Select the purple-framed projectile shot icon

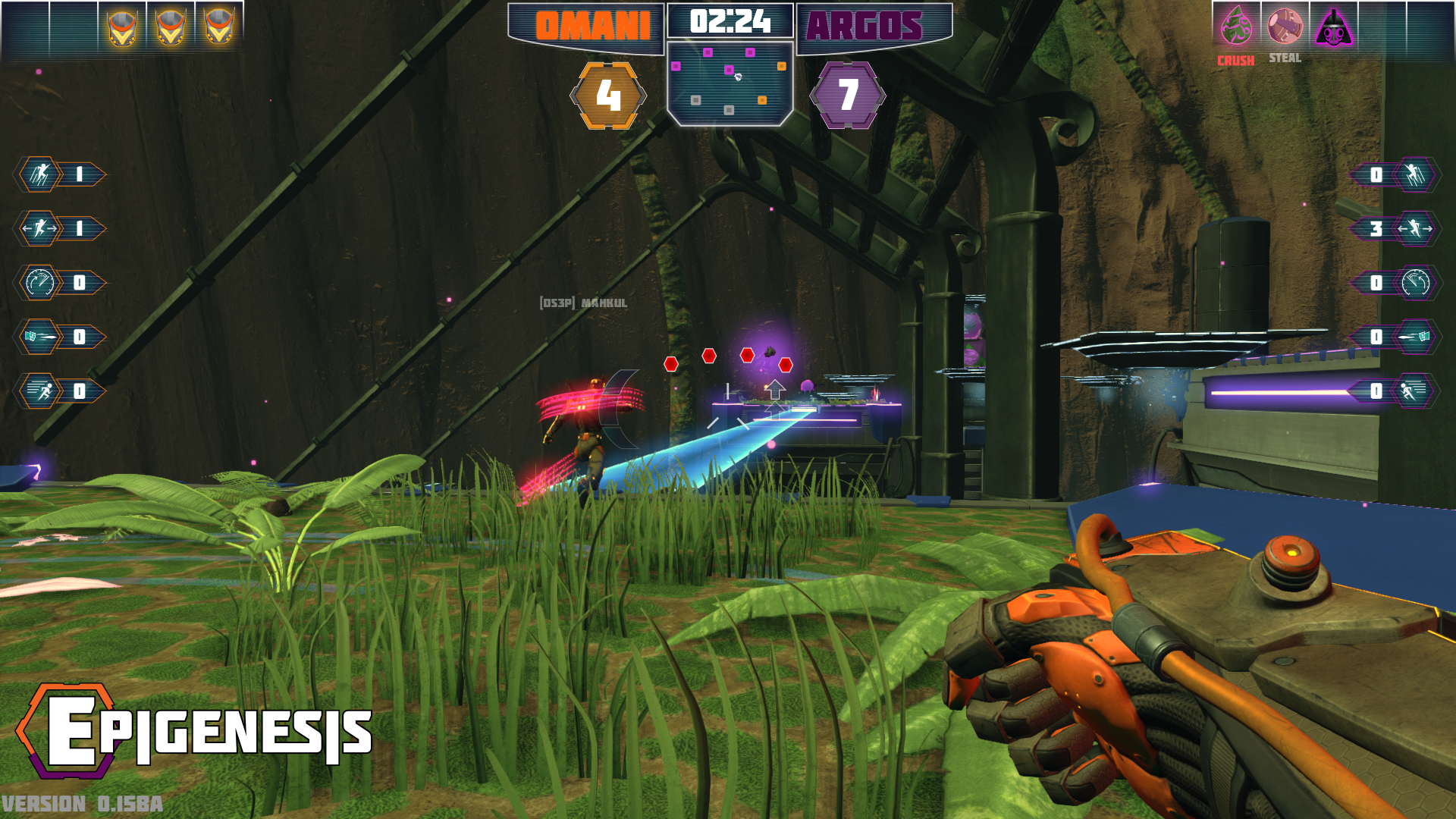click(1415, 337)
